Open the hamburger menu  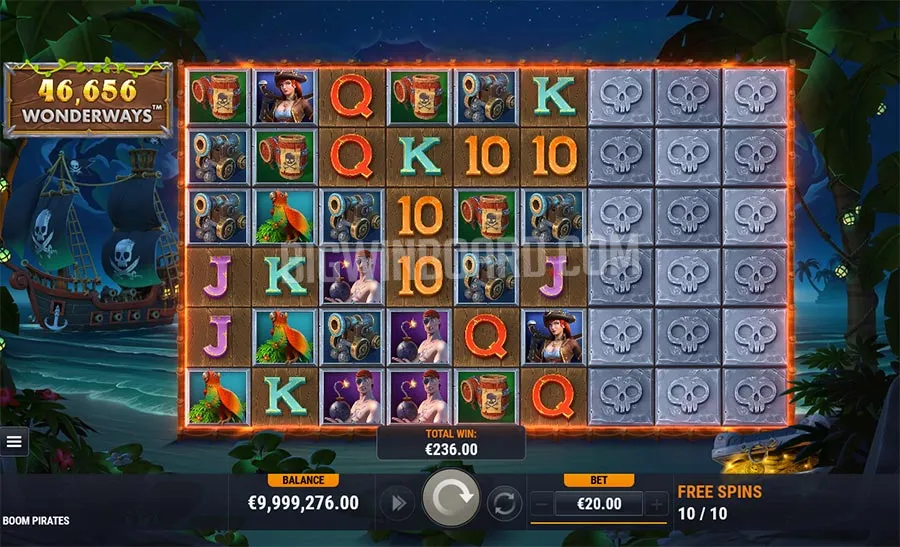click(14, 441)
